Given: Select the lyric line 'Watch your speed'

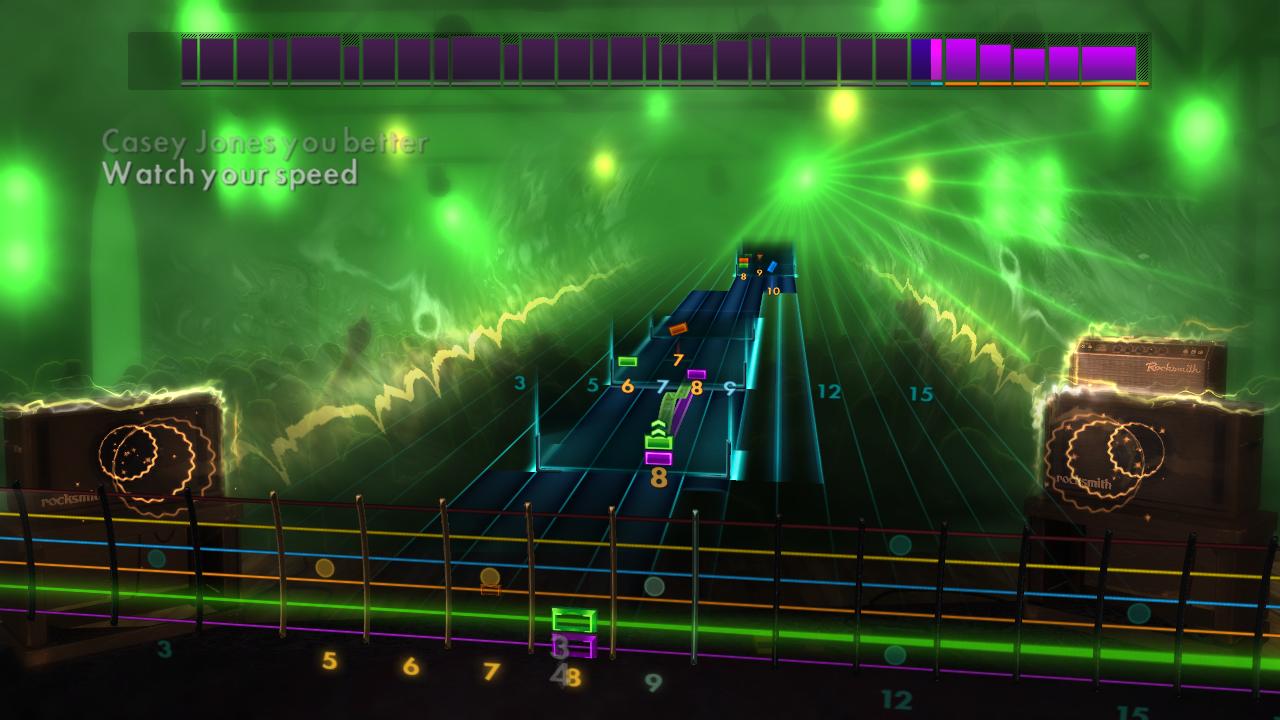Looking at the screenshot, I should pyautogui.click(x=230, y=177).
